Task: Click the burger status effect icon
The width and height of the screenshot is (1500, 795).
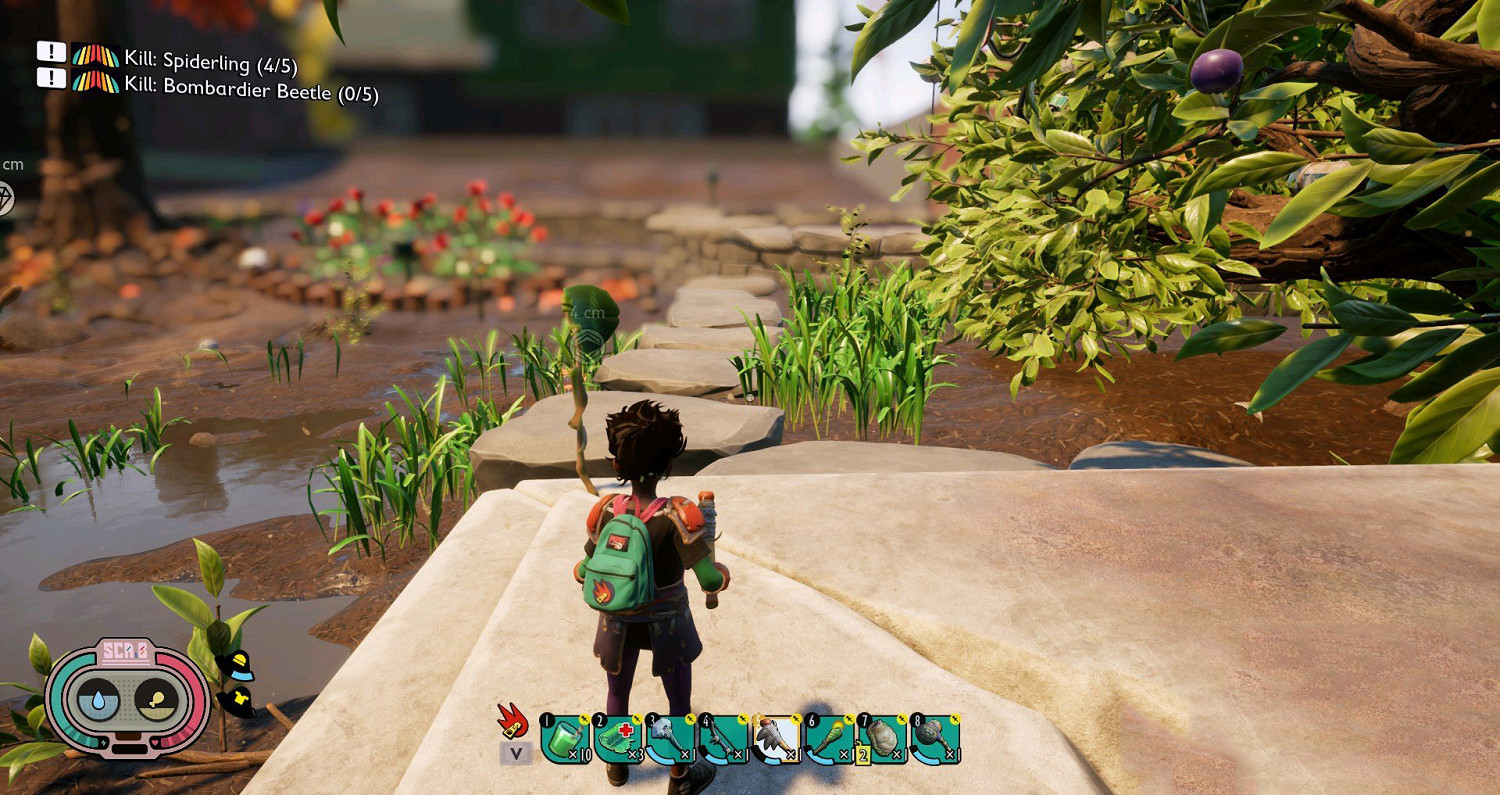Action: (236, 666)
